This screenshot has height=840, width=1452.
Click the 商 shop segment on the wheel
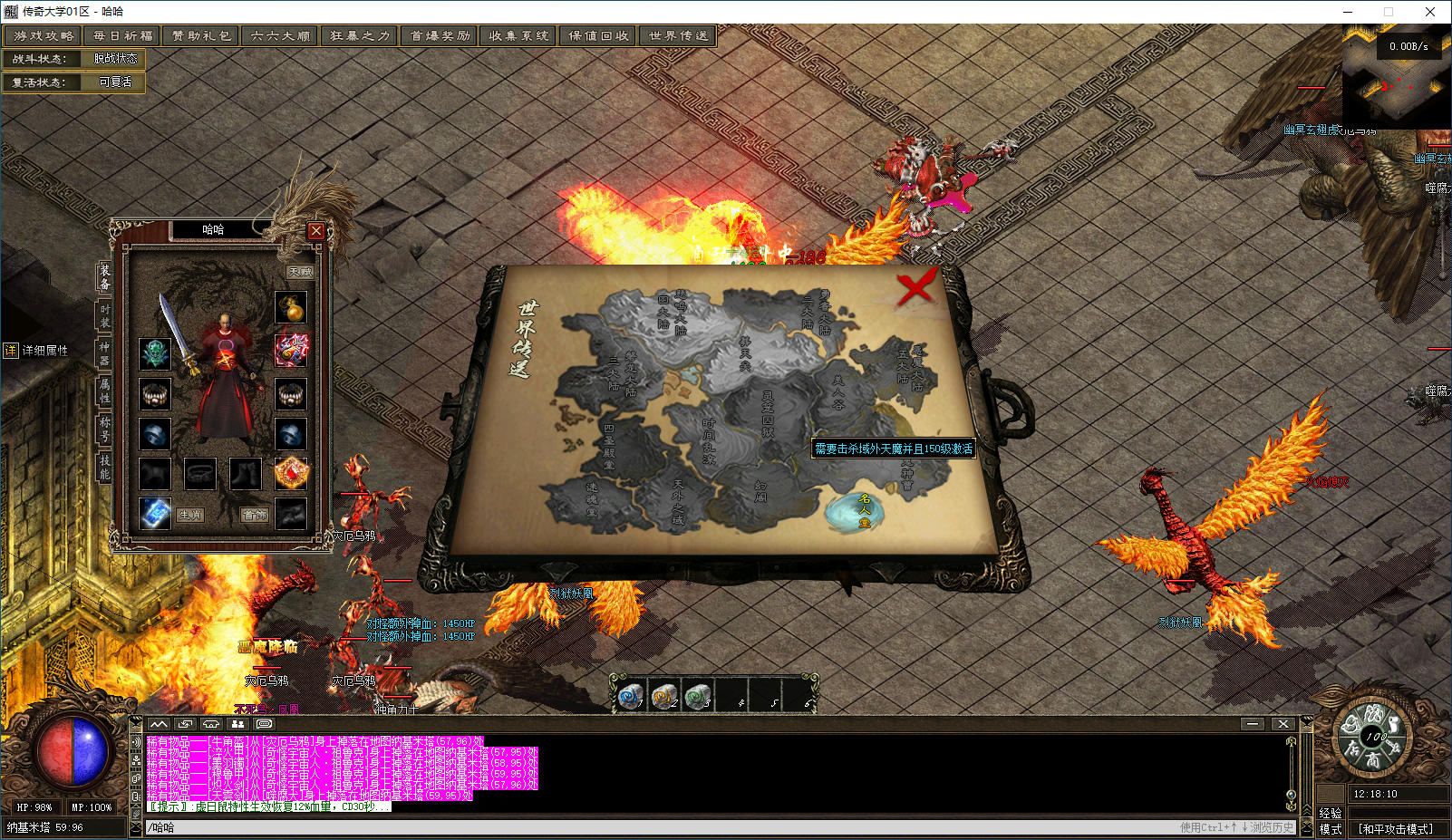pyautogui.click(x=1373, y=761)
